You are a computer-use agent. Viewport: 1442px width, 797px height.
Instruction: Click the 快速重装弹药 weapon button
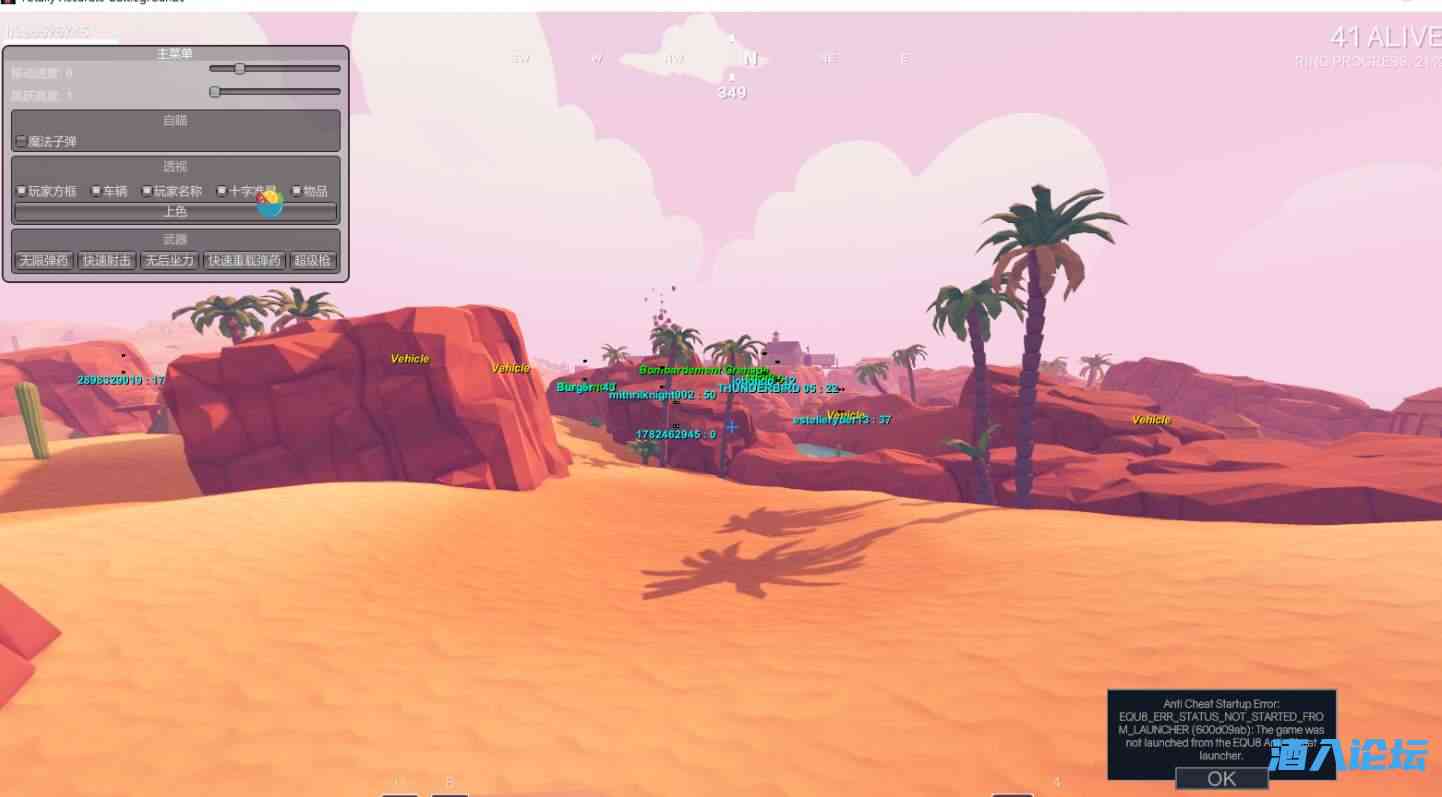pyautogui.click(x=243, y=260)
